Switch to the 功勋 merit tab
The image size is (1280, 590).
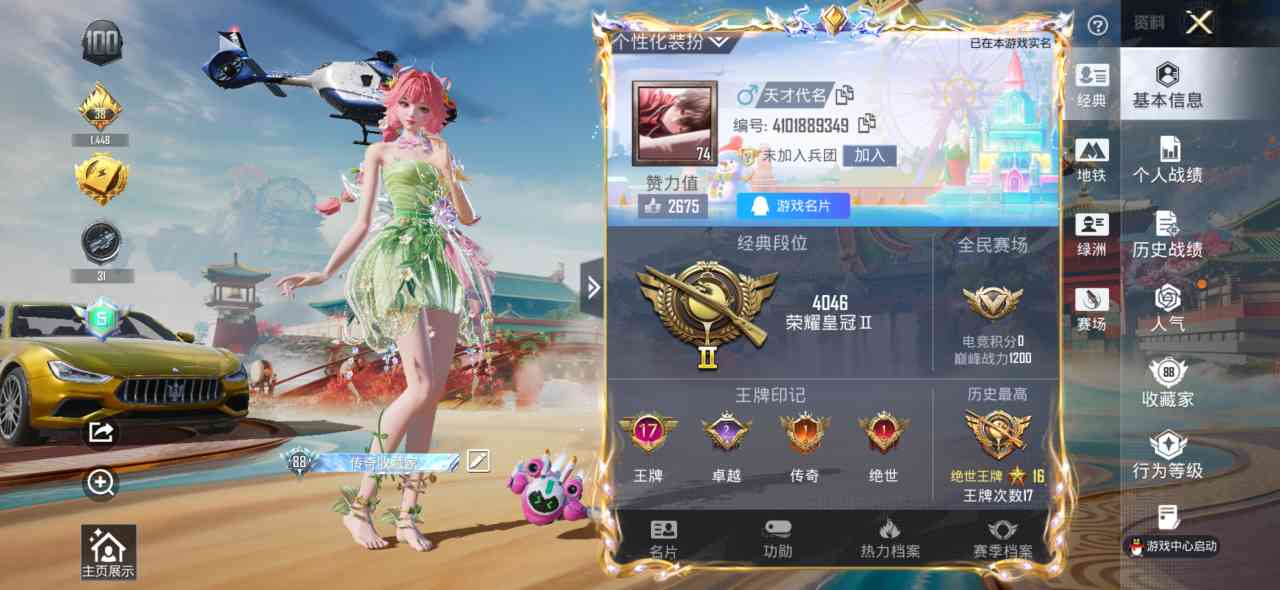[777, 540]
